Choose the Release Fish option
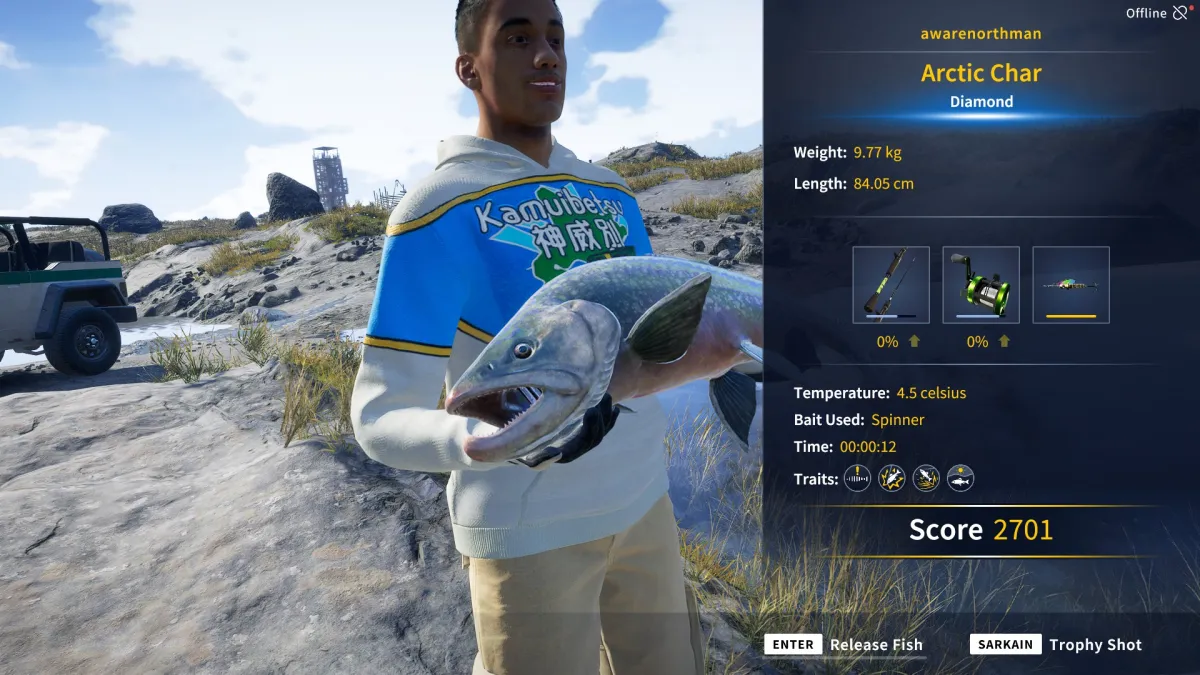This screenshot has height=675, width=1200. [844, 645]
